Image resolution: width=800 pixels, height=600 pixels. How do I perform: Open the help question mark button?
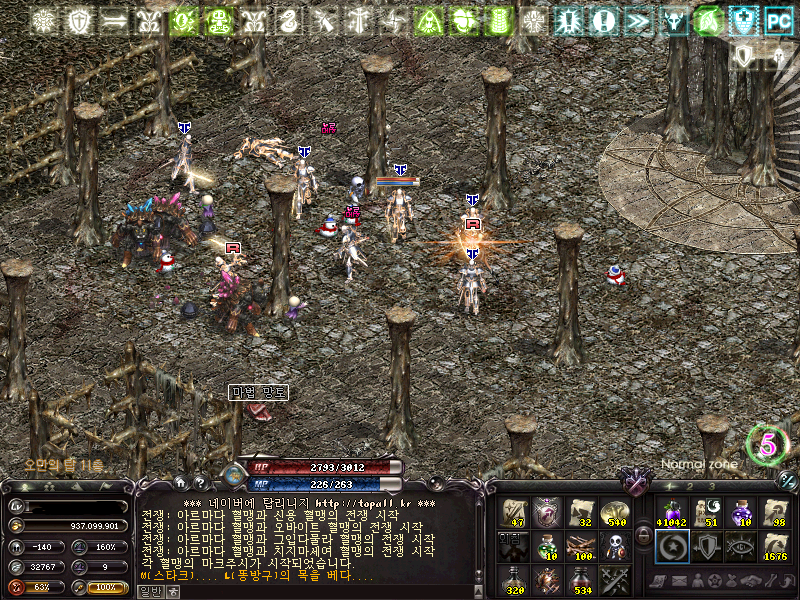[200, 483]
